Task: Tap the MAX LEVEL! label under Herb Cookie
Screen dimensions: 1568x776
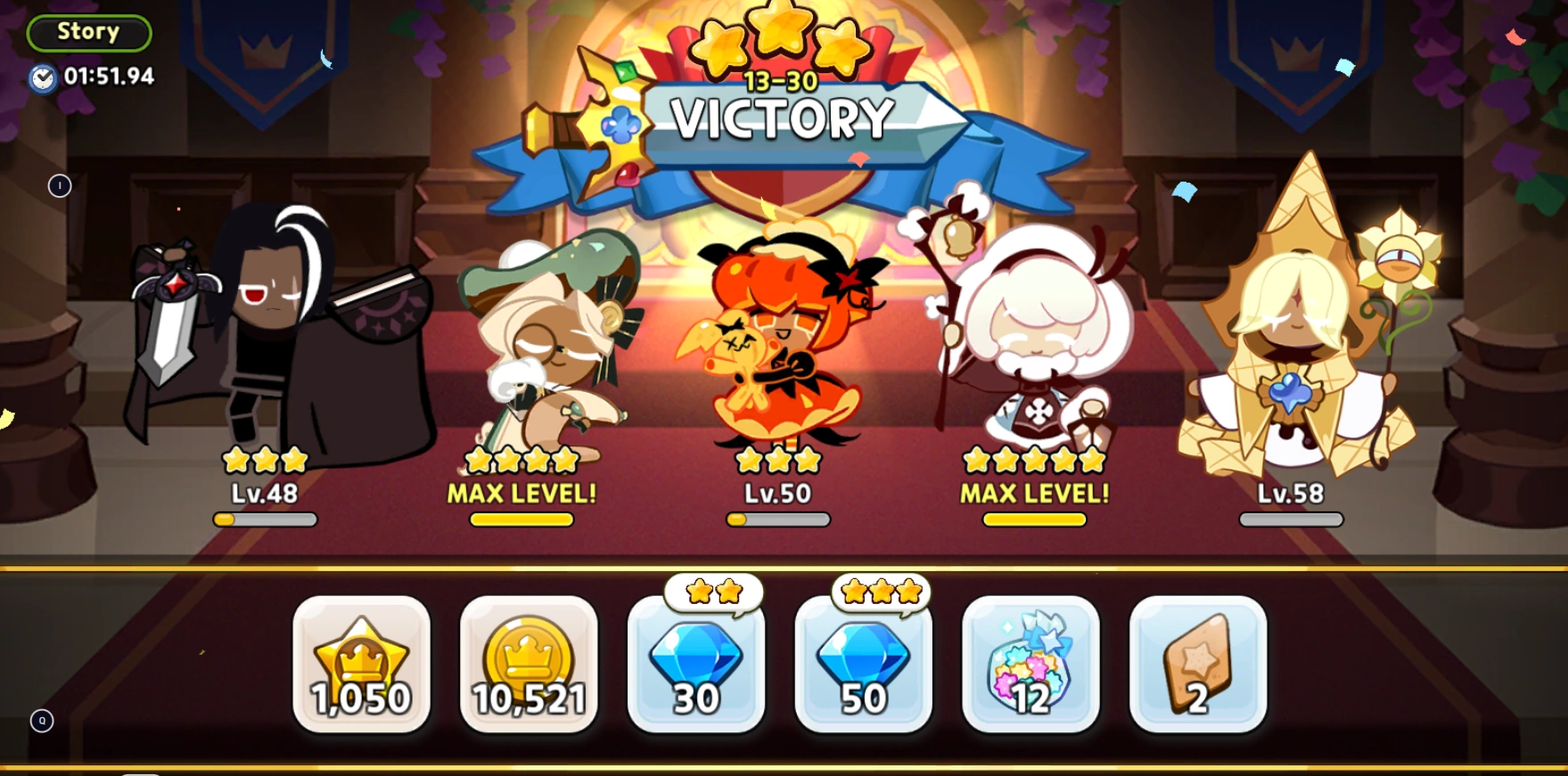Action: point(523,494)
